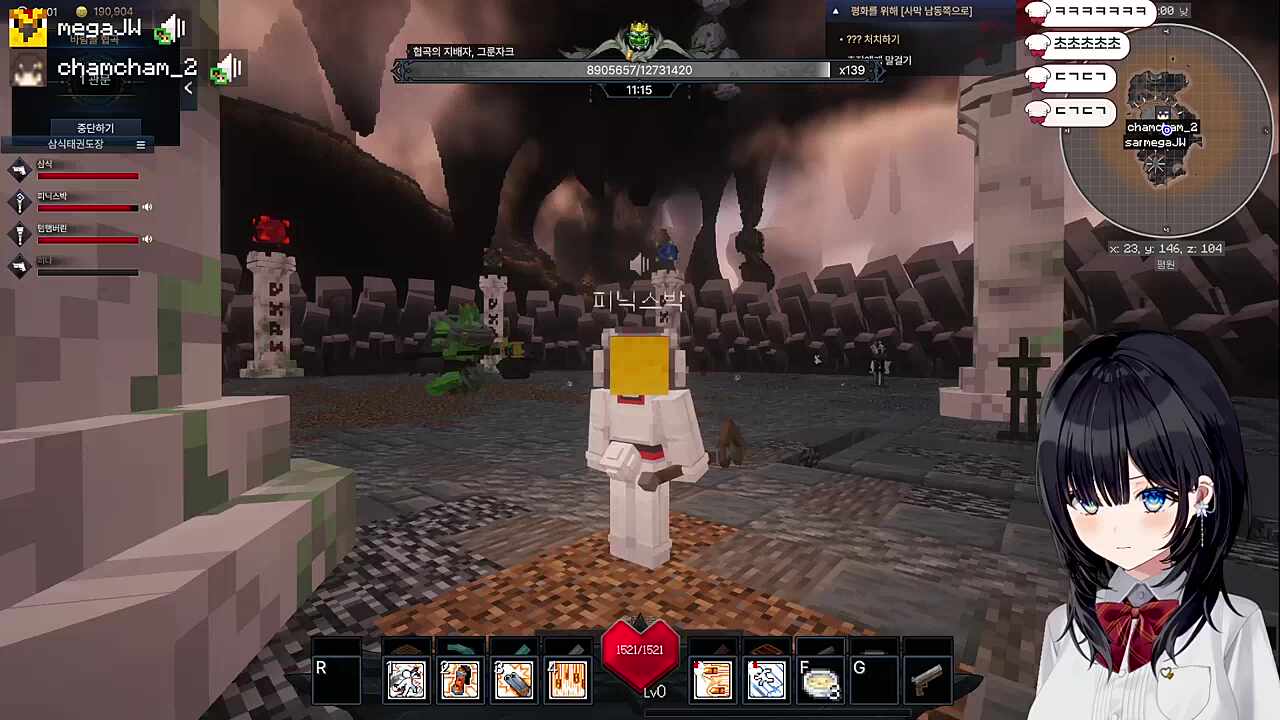Toggle chamcham_2's voice speaker icon
This screenshot has width=1280, height=720.
point(228,68)
